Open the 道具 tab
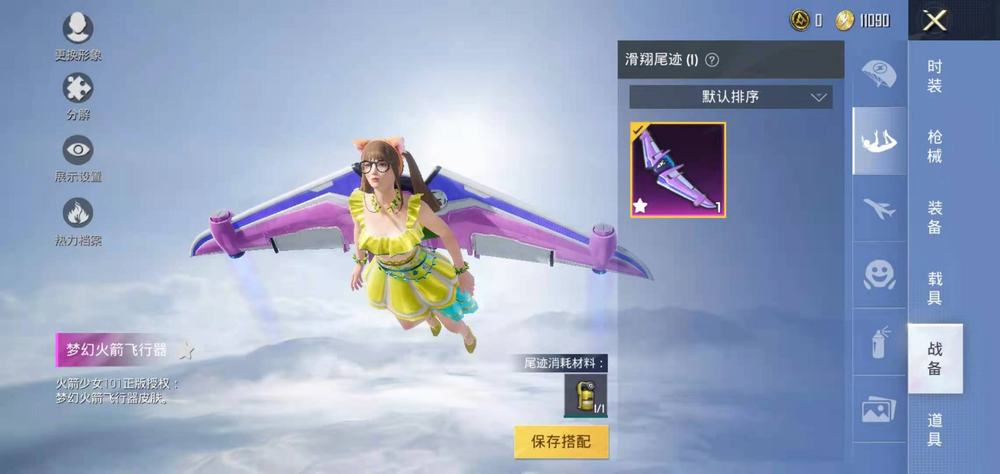The image size is (1000, 474). (935, 429)
